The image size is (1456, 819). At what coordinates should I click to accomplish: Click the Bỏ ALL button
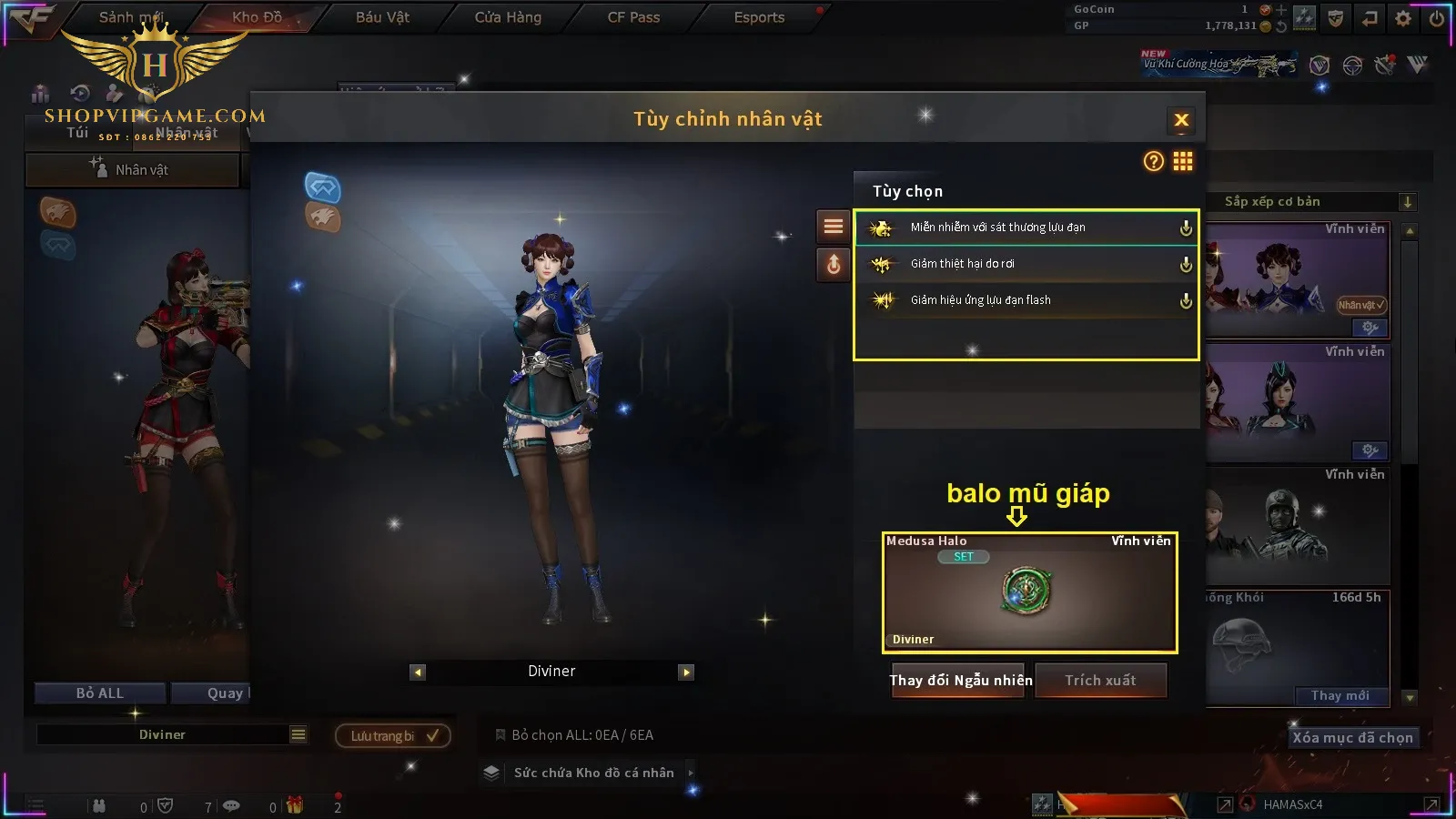point(99,693)
